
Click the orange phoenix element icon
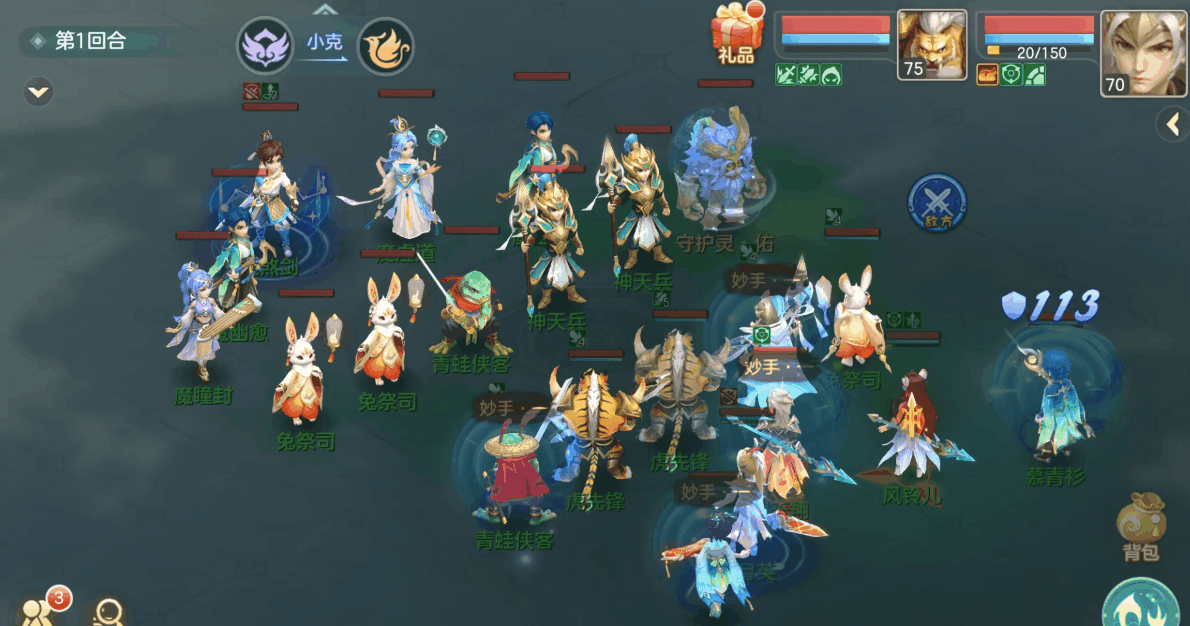385,46
